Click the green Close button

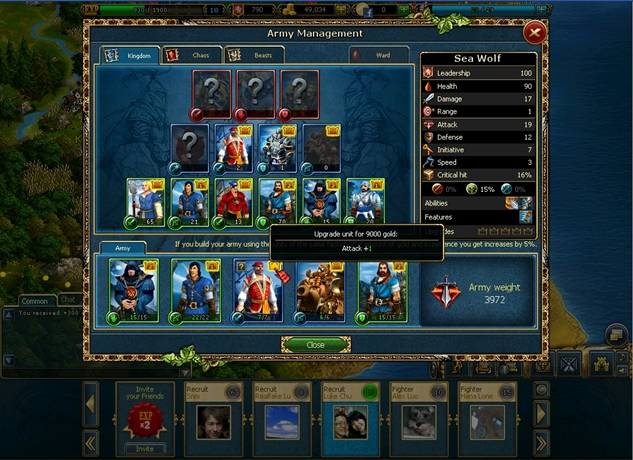(315, 344)
